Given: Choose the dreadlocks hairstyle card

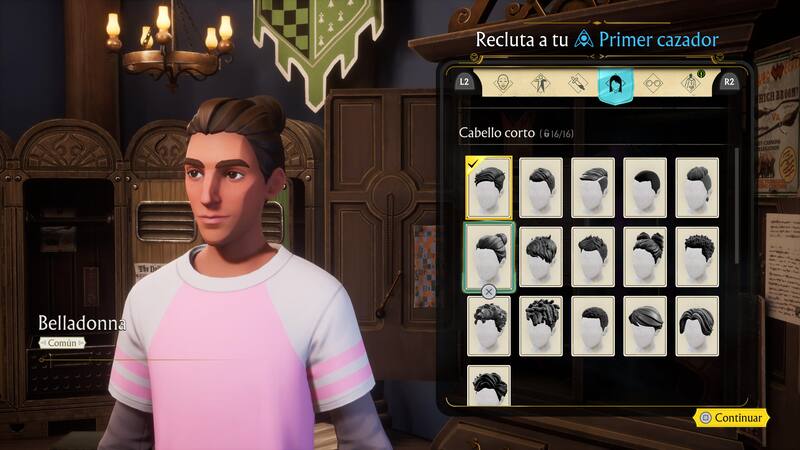Looking at the screenshot, I should point(541,325).
